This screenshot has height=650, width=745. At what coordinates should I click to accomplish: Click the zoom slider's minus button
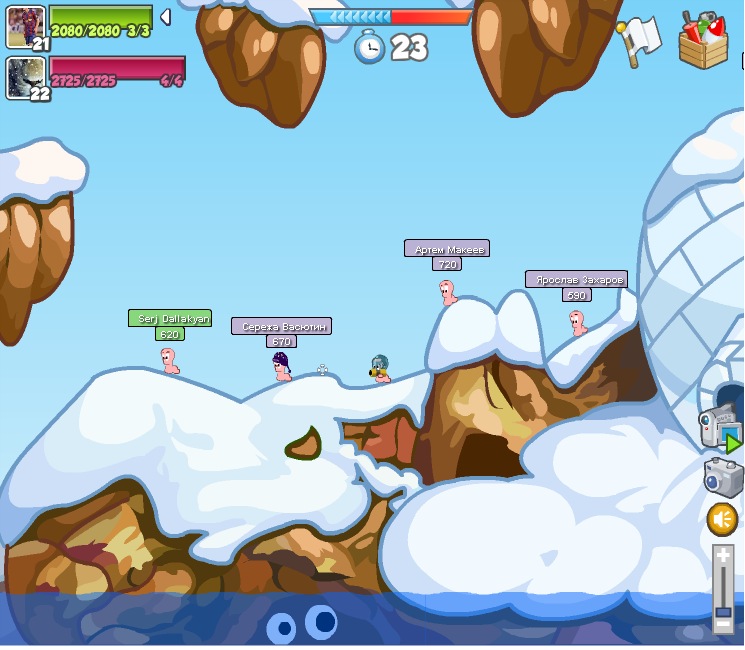pyautogui.click(x=723, y=625)
